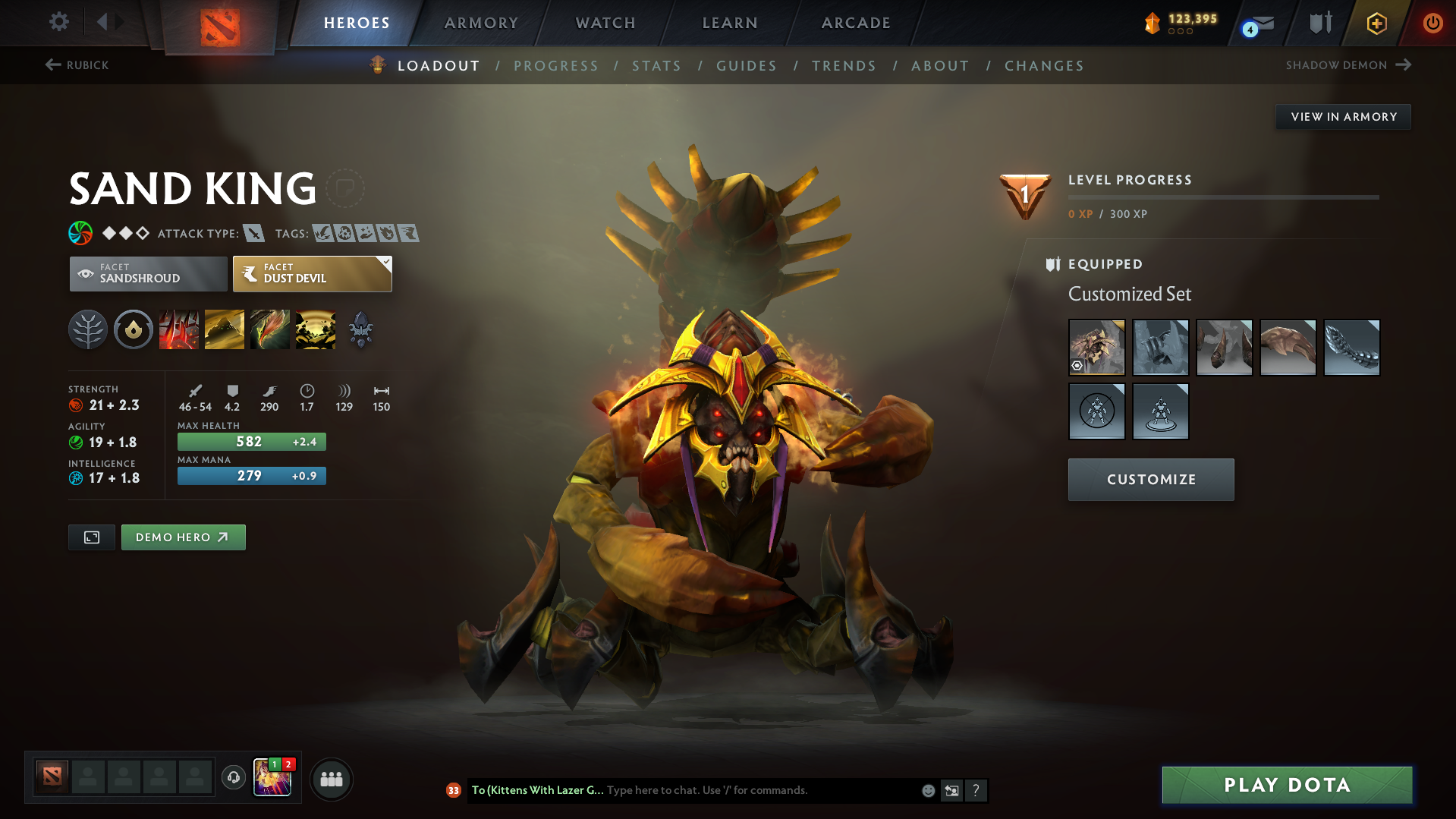1456x819 pixels.
Task: Click the circular innate ability icon
Action: pos(134,329)
